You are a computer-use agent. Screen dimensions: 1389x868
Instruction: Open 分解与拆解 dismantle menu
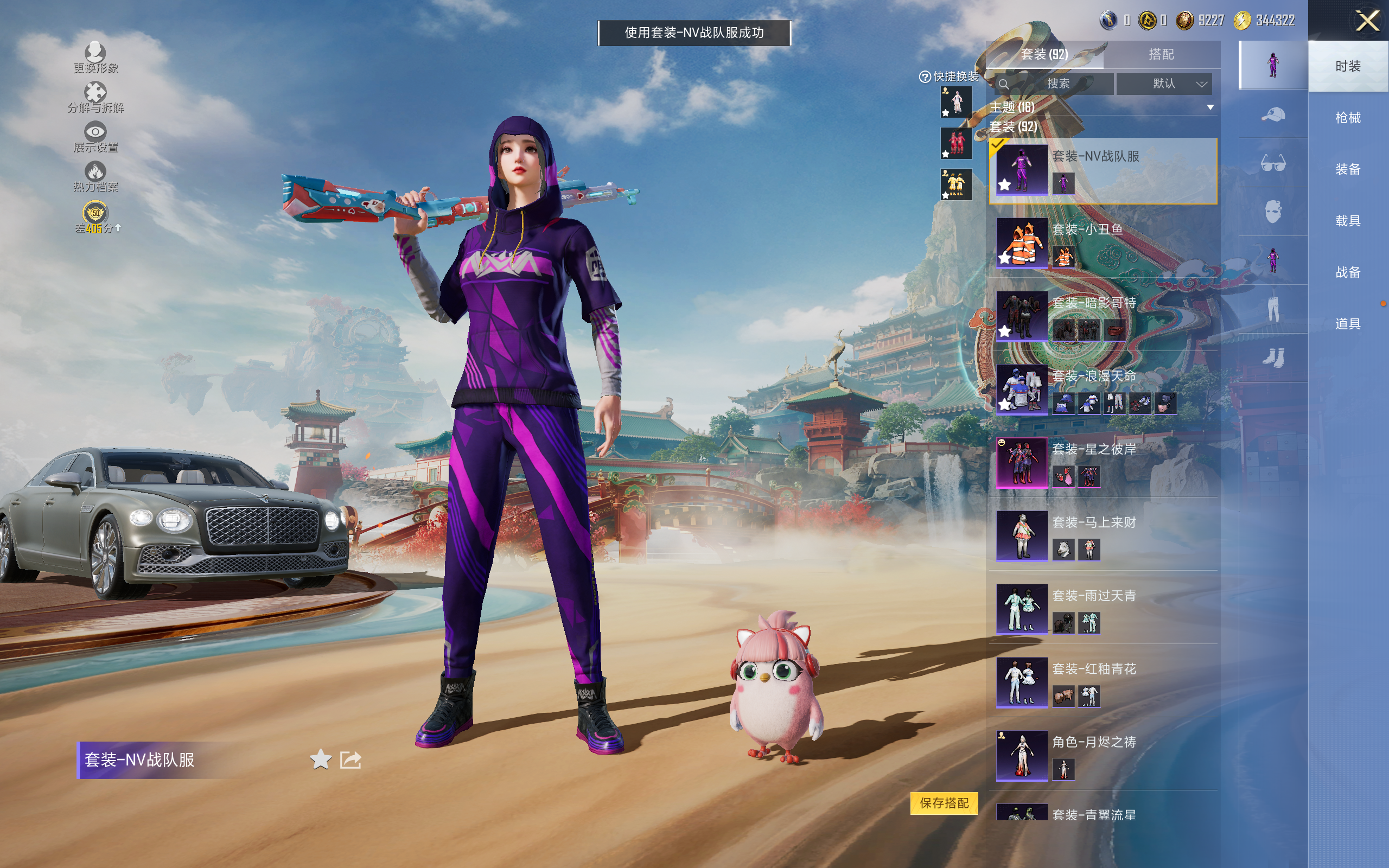[x=95, y=98]
